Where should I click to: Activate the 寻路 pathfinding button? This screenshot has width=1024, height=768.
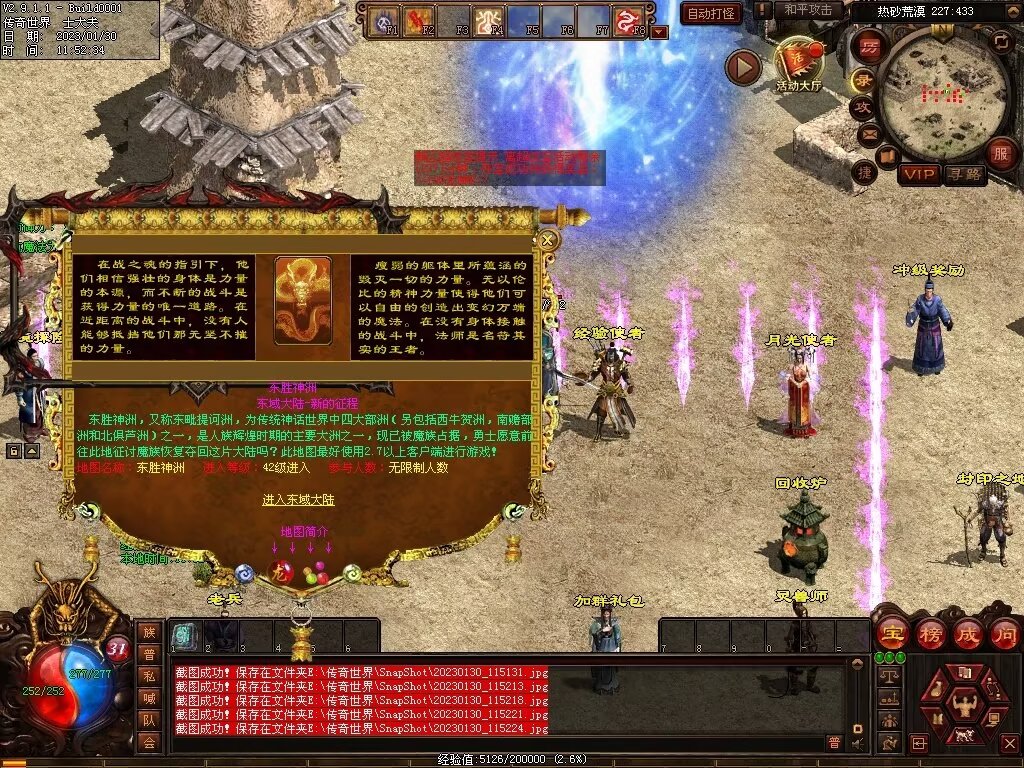pyautogui.click(x=964, y=174)
